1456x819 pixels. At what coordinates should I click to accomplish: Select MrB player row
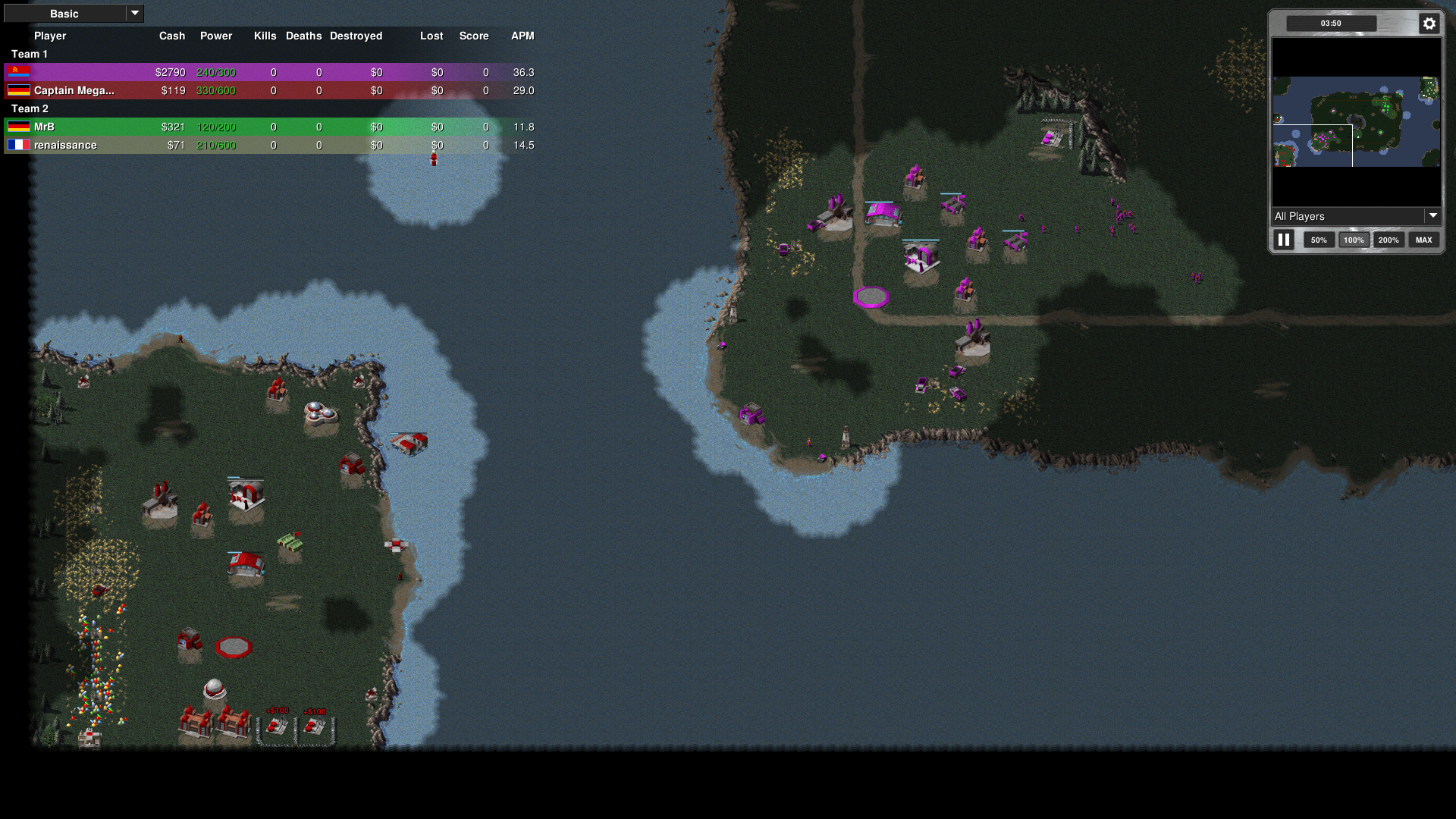click(x=270, y=127)
